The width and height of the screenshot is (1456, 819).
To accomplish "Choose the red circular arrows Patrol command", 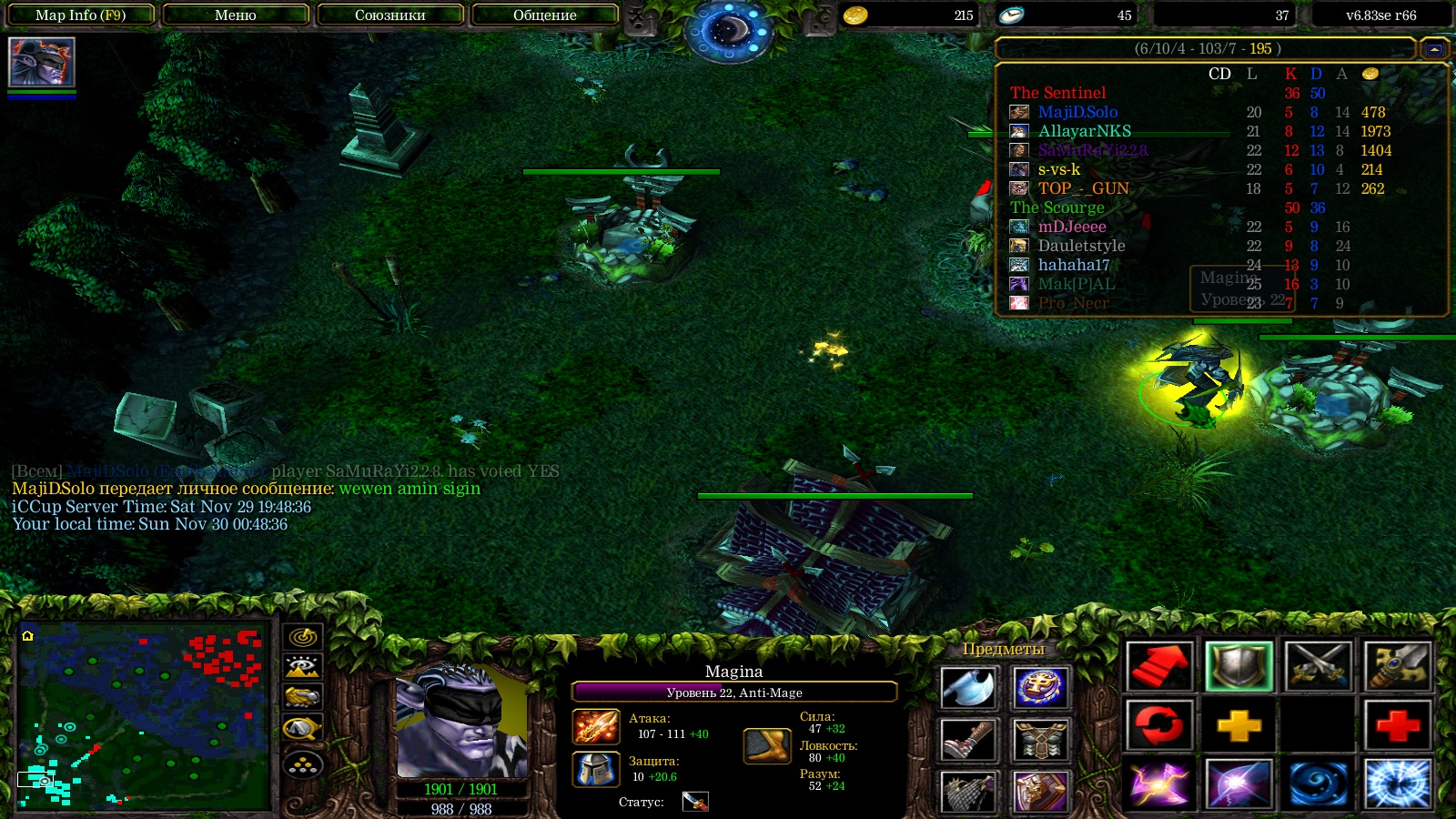I will point(1158,725).
